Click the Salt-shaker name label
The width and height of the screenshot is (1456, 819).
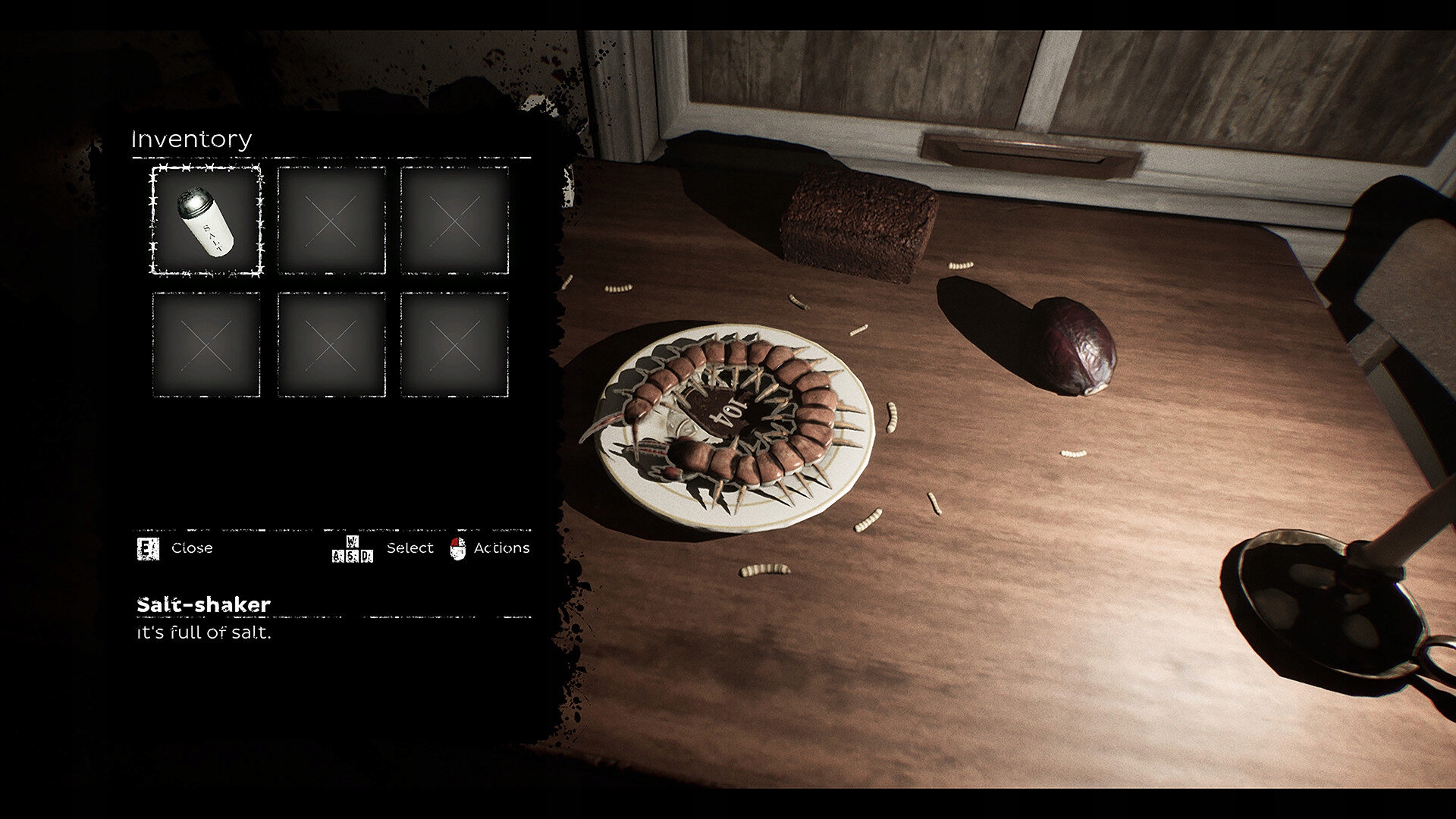click(x=203, y=604)
